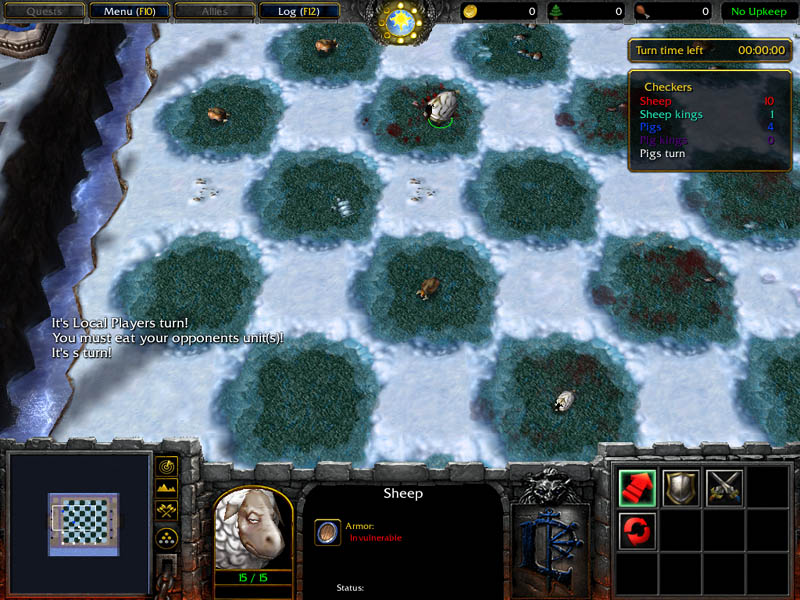
Task: Toggle the formation movement button
Action: pos(167,539)
